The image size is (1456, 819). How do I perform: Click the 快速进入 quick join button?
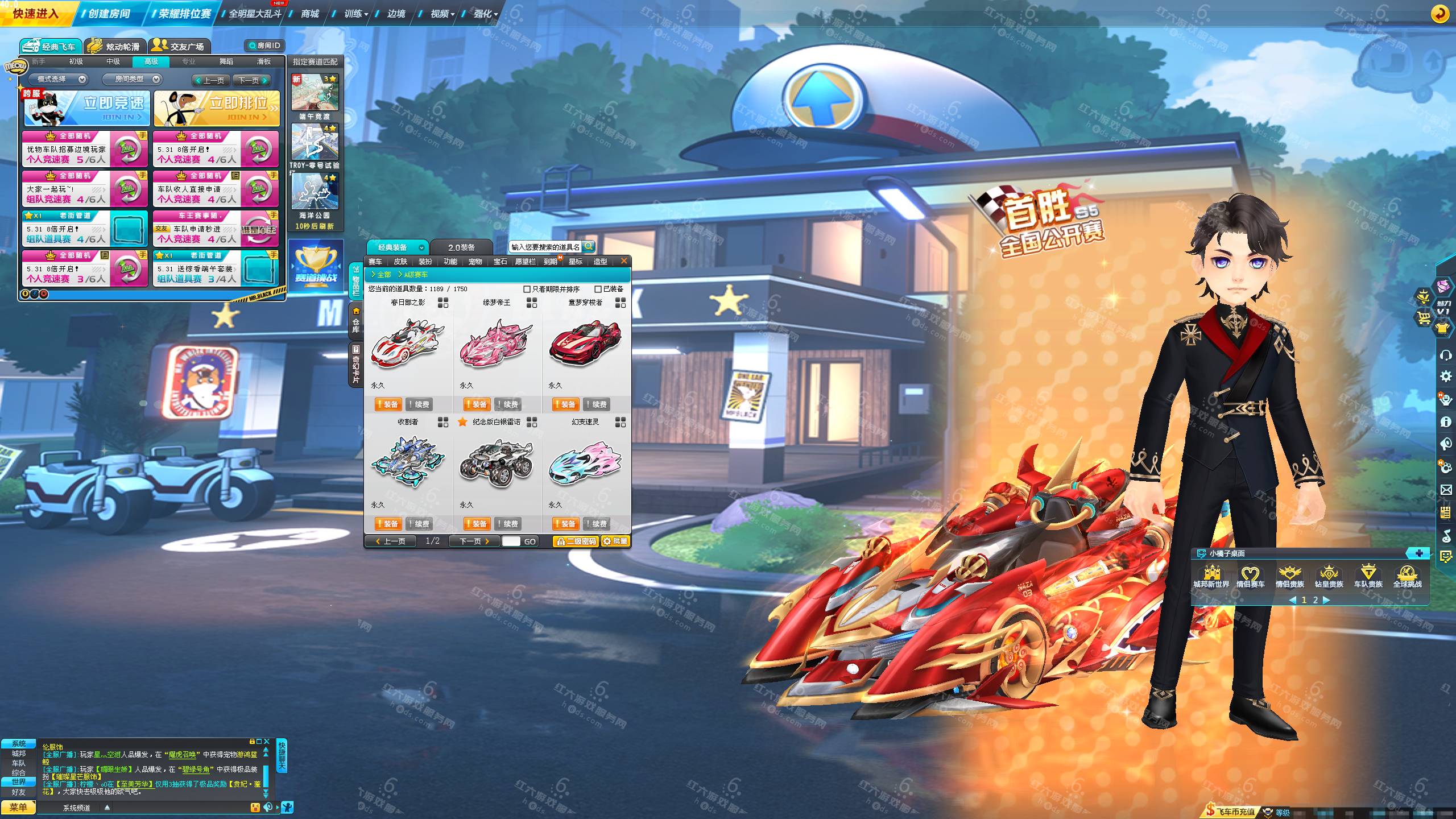tap(35, 13)
